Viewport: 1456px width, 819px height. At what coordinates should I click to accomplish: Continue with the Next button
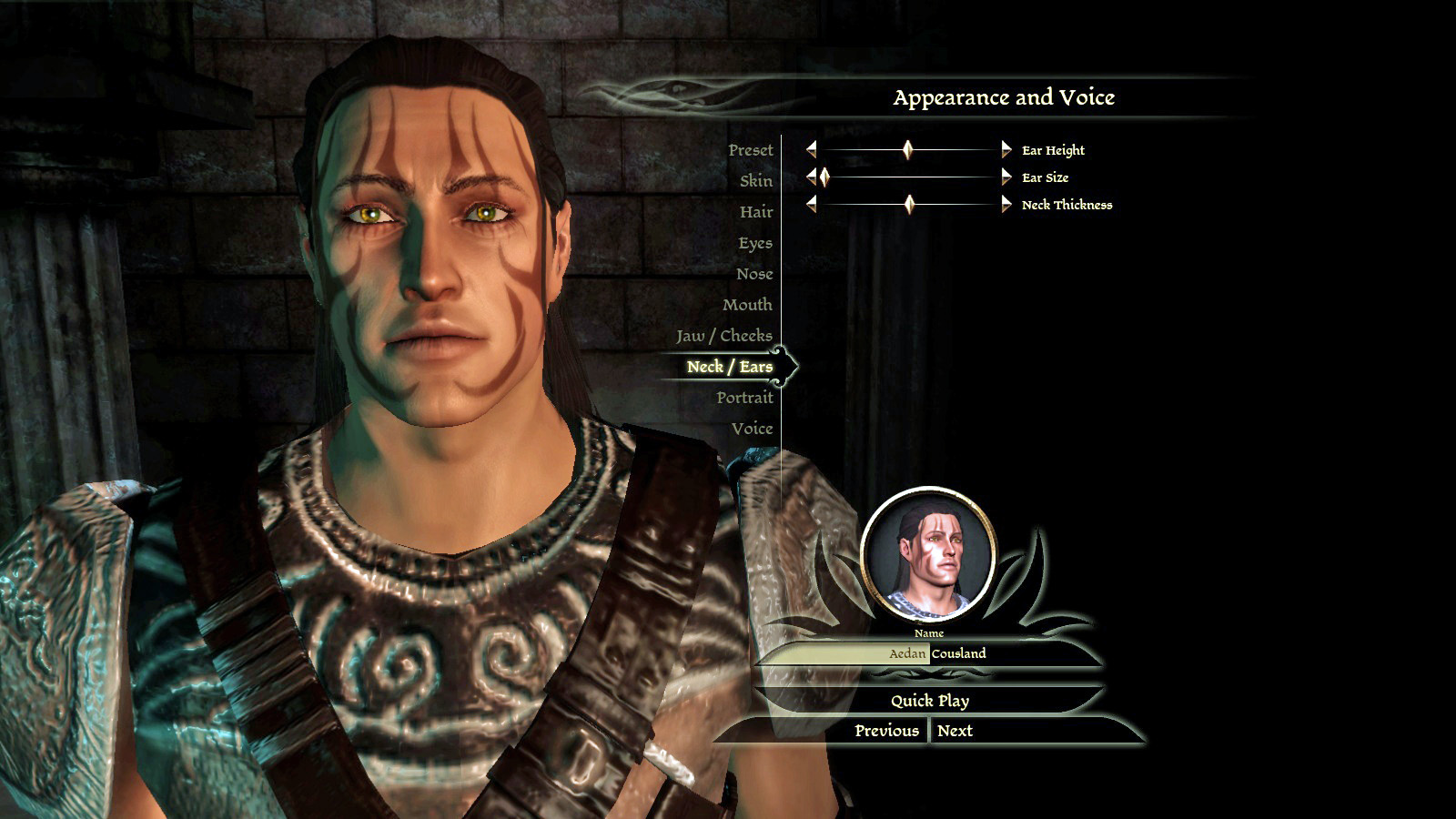click(955, 731)
